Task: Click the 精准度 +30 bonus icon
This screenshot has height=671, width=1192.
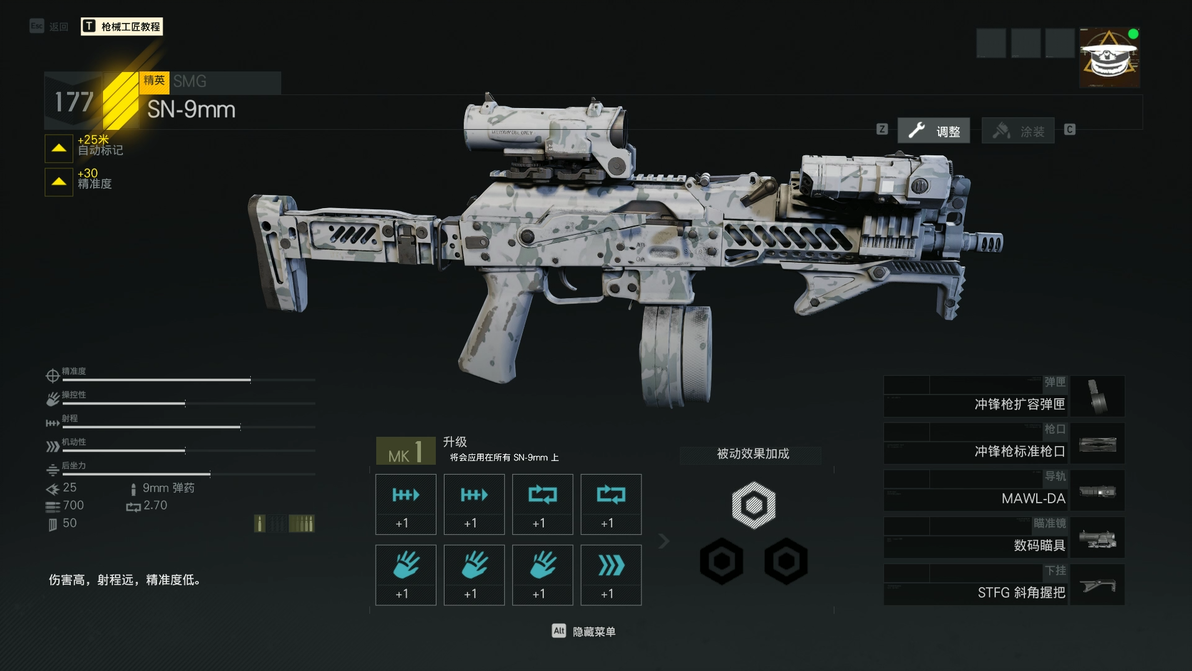Action: 59,181
